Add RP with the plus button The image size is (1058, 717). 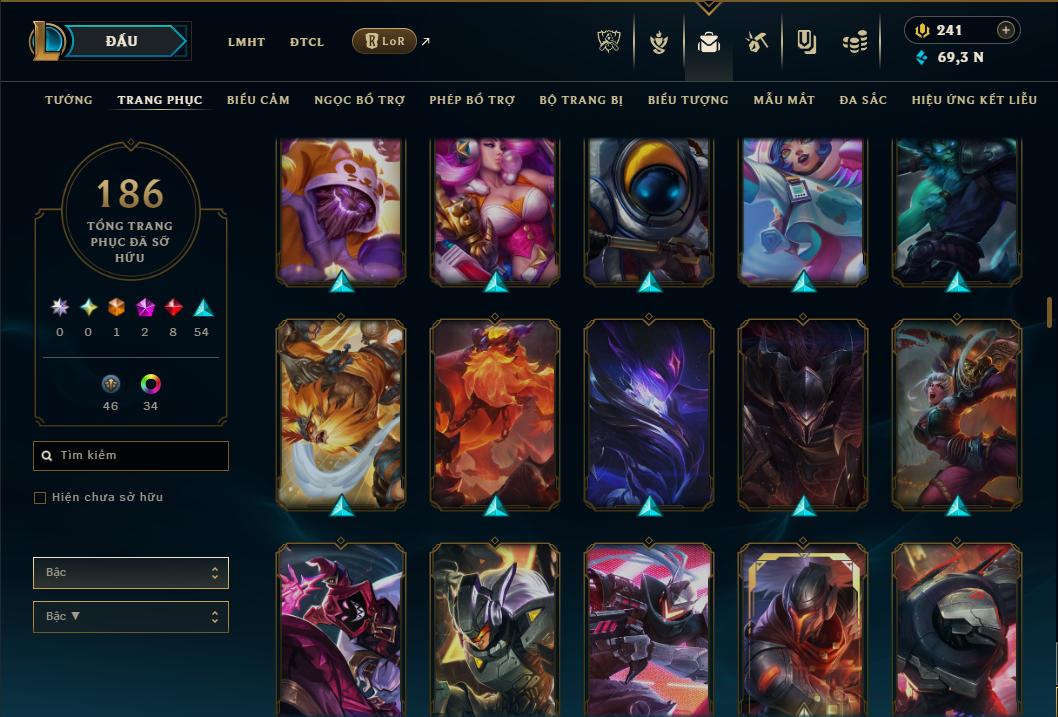[x=1006, y=30]
